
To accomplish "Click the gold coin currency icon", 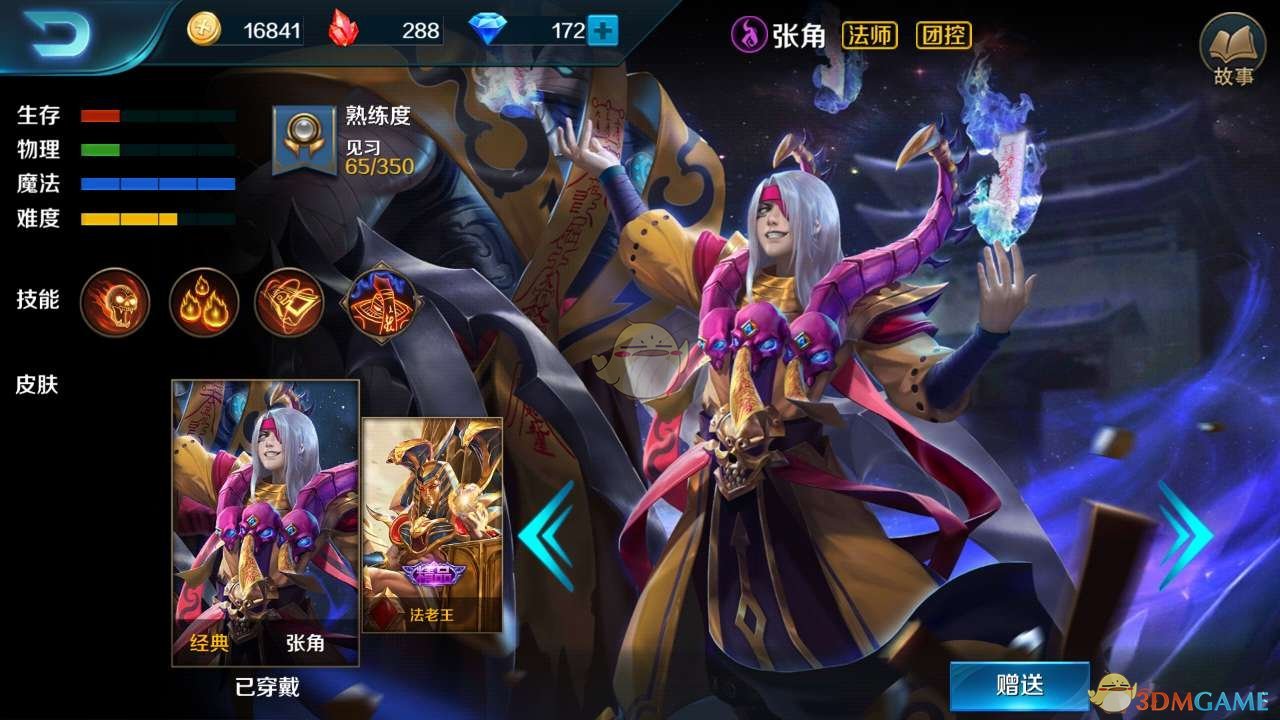I will tap(204, 30).
